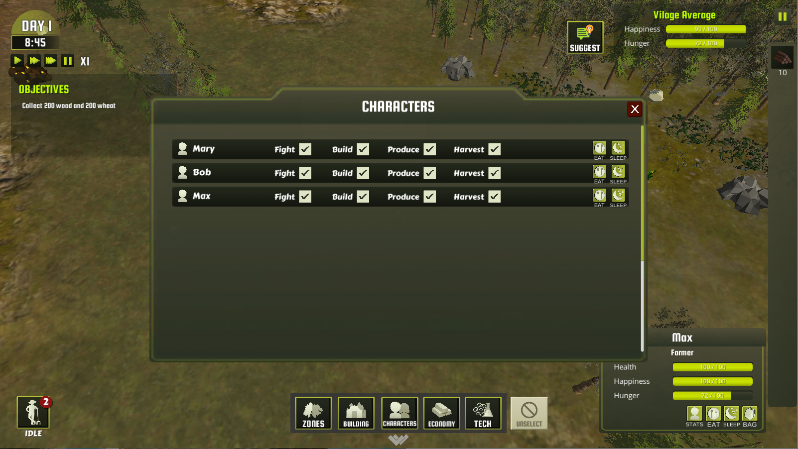
Task: Click Bob's Sleep icon
Action: click(618, 173)
